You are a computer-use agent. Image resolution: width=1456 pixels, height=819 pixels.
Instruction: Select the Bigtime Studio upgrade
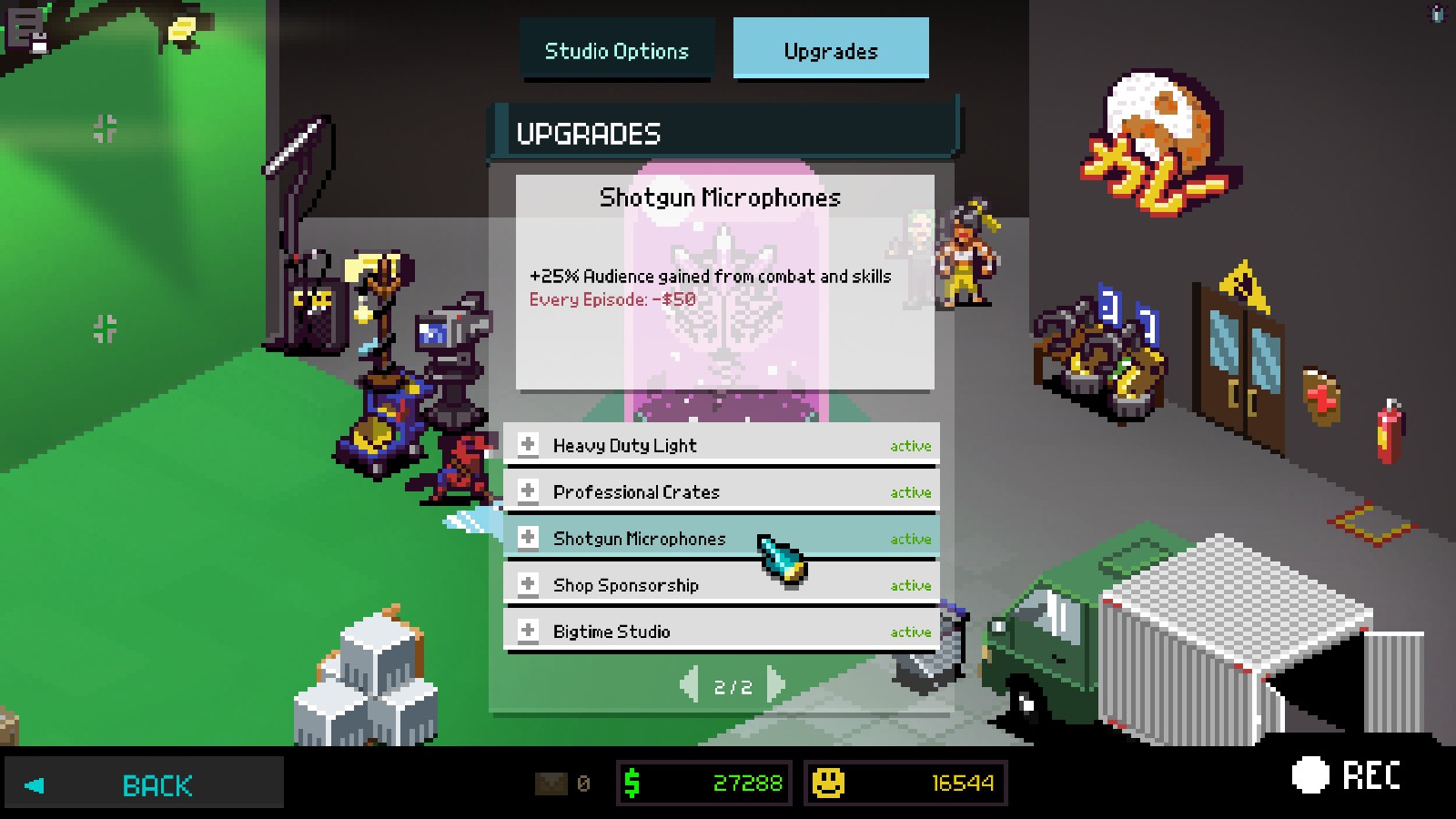pos(720,632)
